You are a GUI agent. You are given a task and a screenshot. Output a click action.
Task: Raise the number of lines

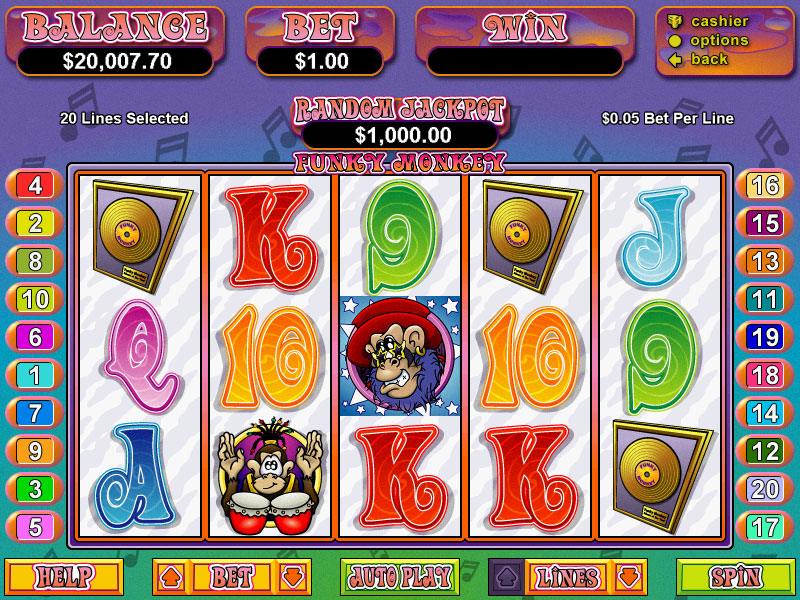[x=505, y=577]
